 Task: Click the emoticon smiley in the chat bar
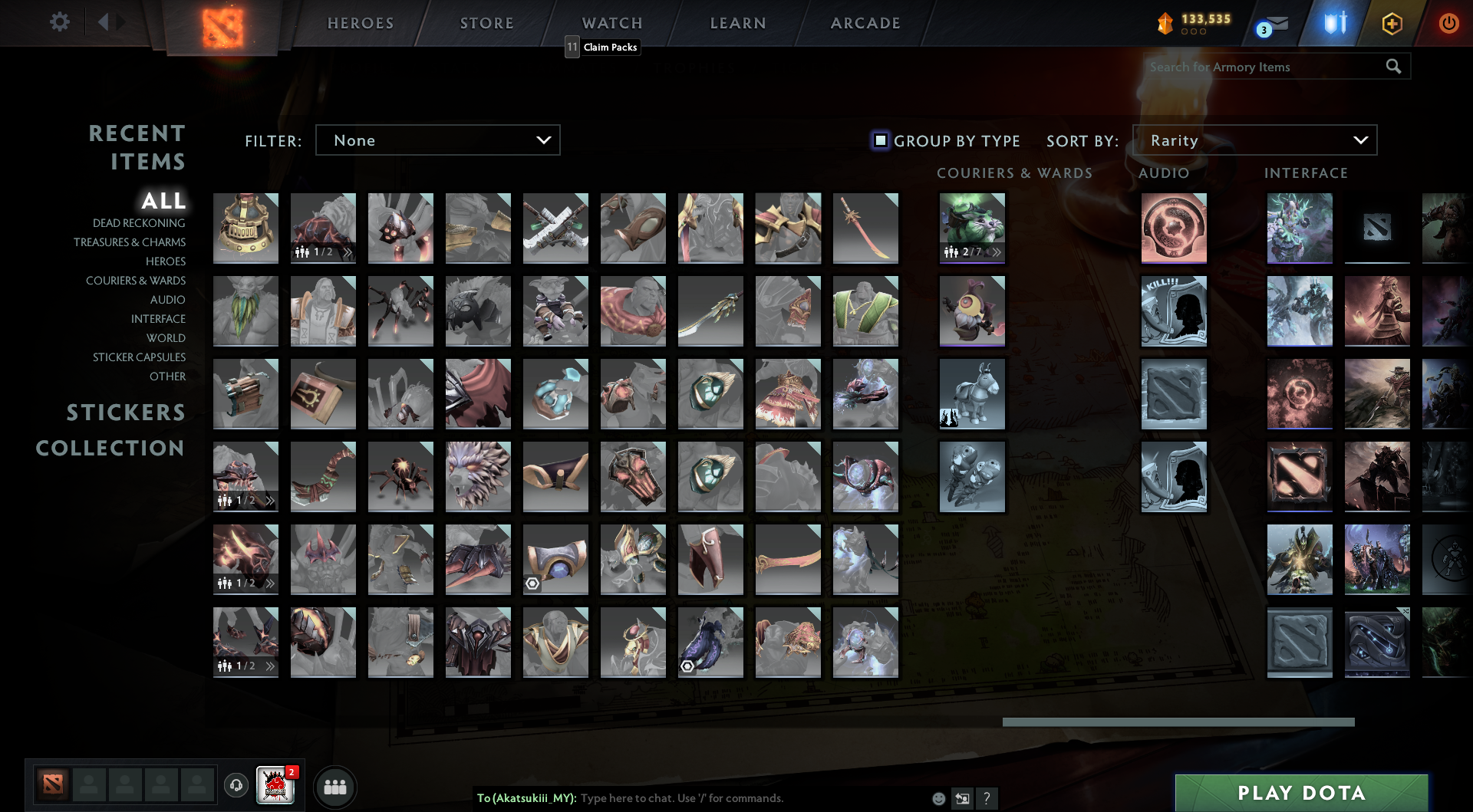(x=938, y=798)
